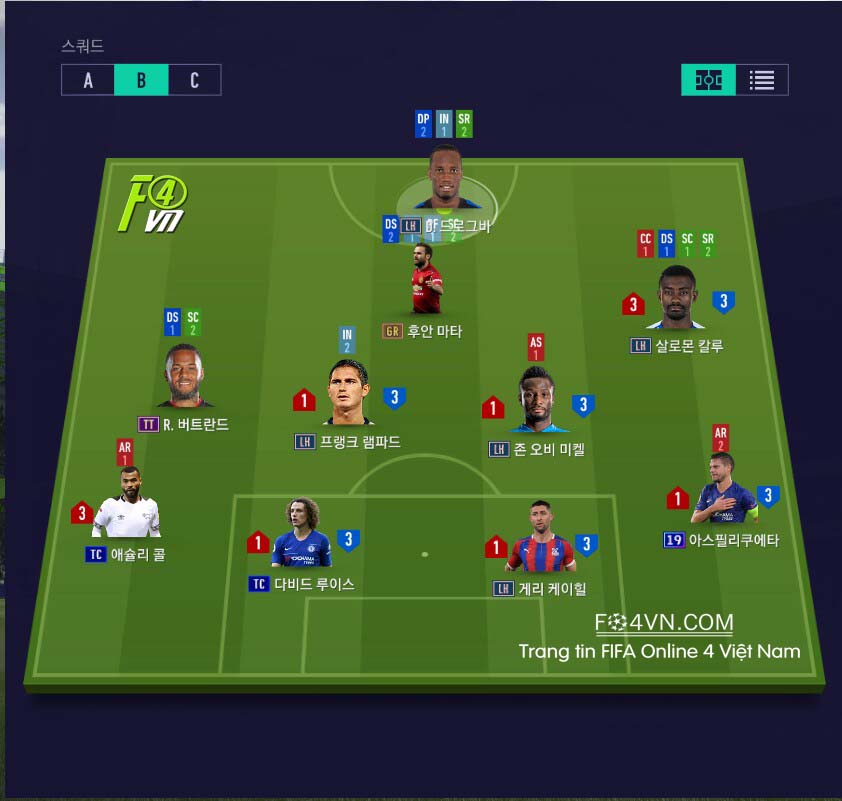Select striker 드로그바 at the top
This screenshot has height=801, width=842.
tap(444, 182)
